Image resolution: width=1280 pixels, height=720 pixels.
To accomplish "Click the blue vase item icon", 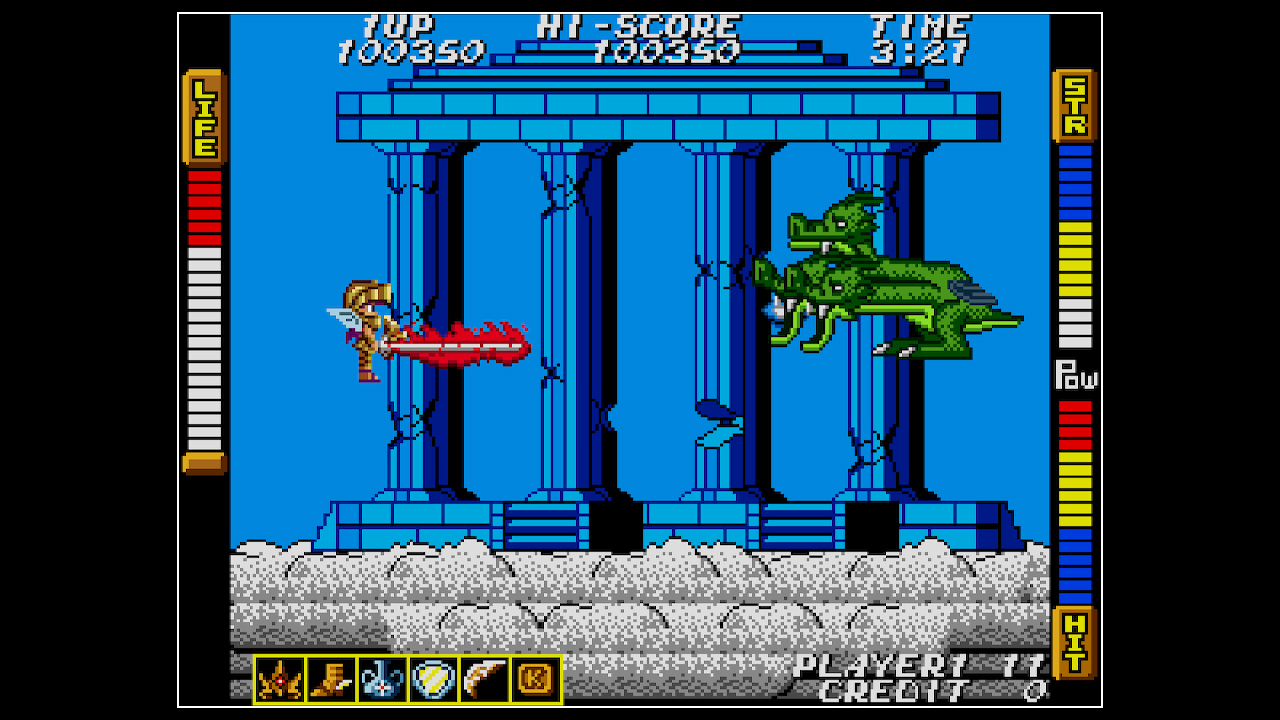I will click(382, 678).
